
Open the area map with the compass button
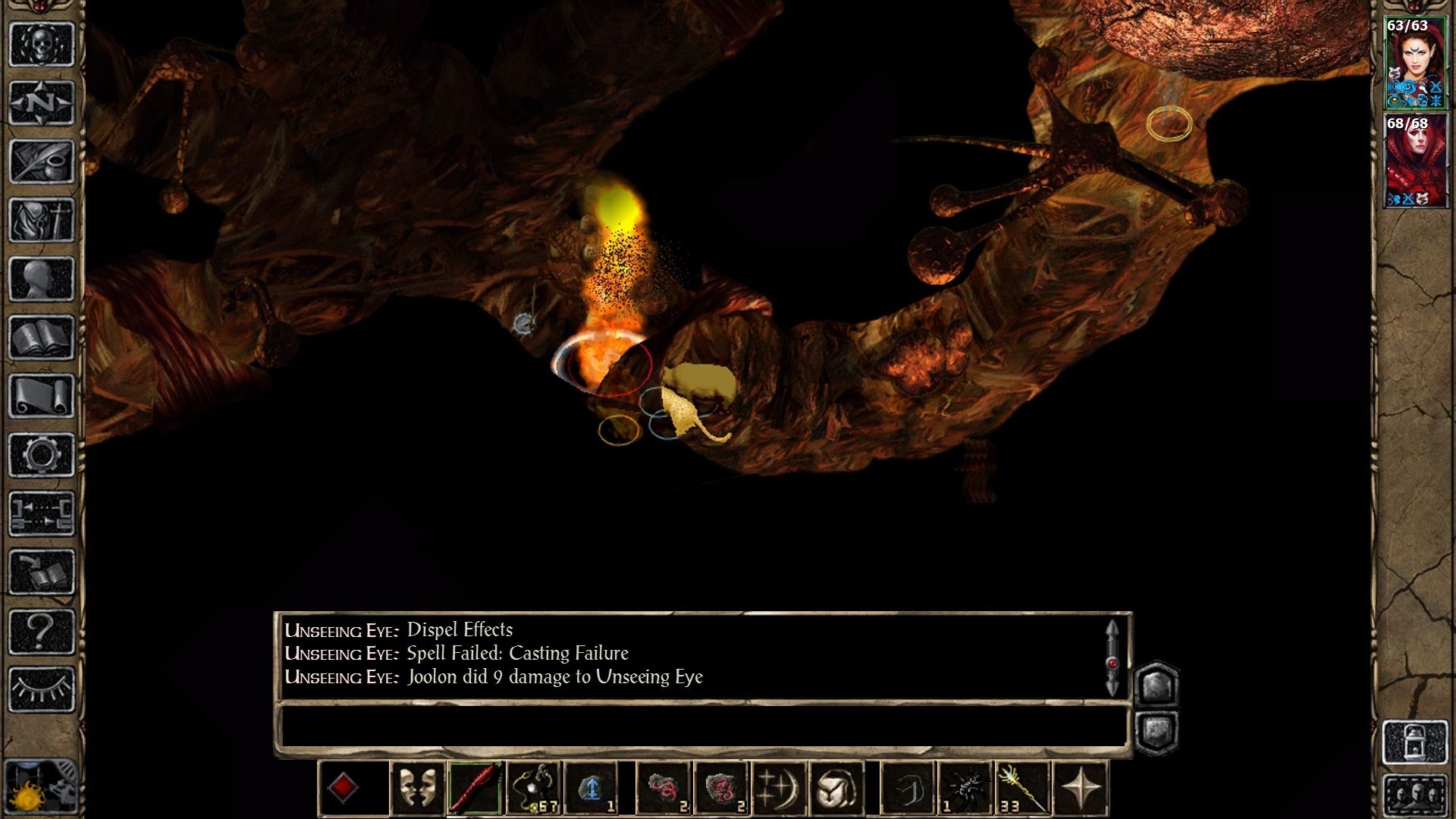(42, 102)
